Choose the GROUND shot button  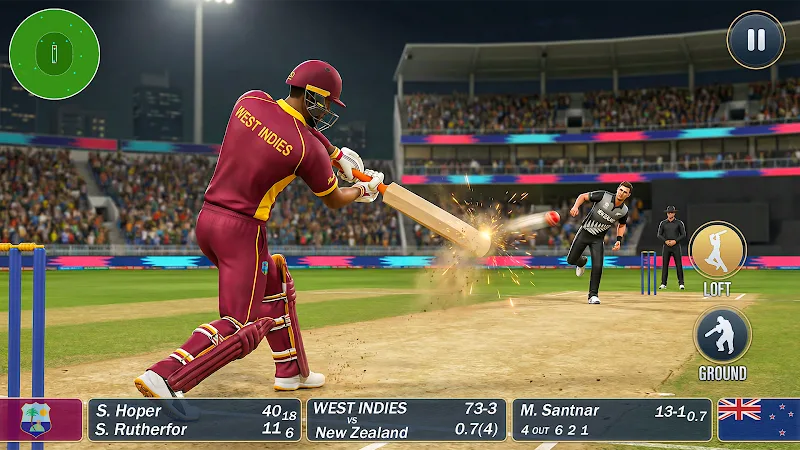click(x=722, y=335)
